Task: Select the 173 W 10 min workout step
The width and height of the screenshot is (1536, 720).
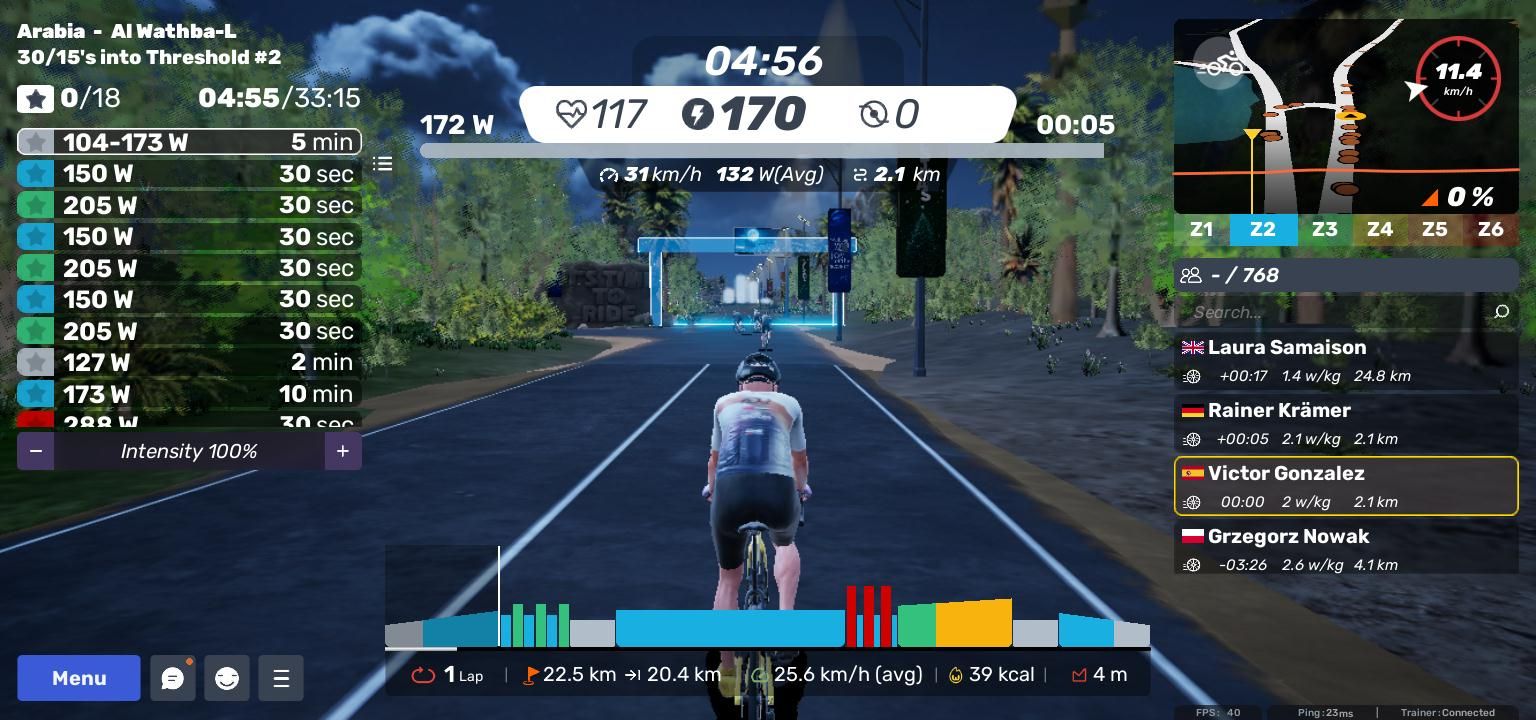Action: [189, 394]
